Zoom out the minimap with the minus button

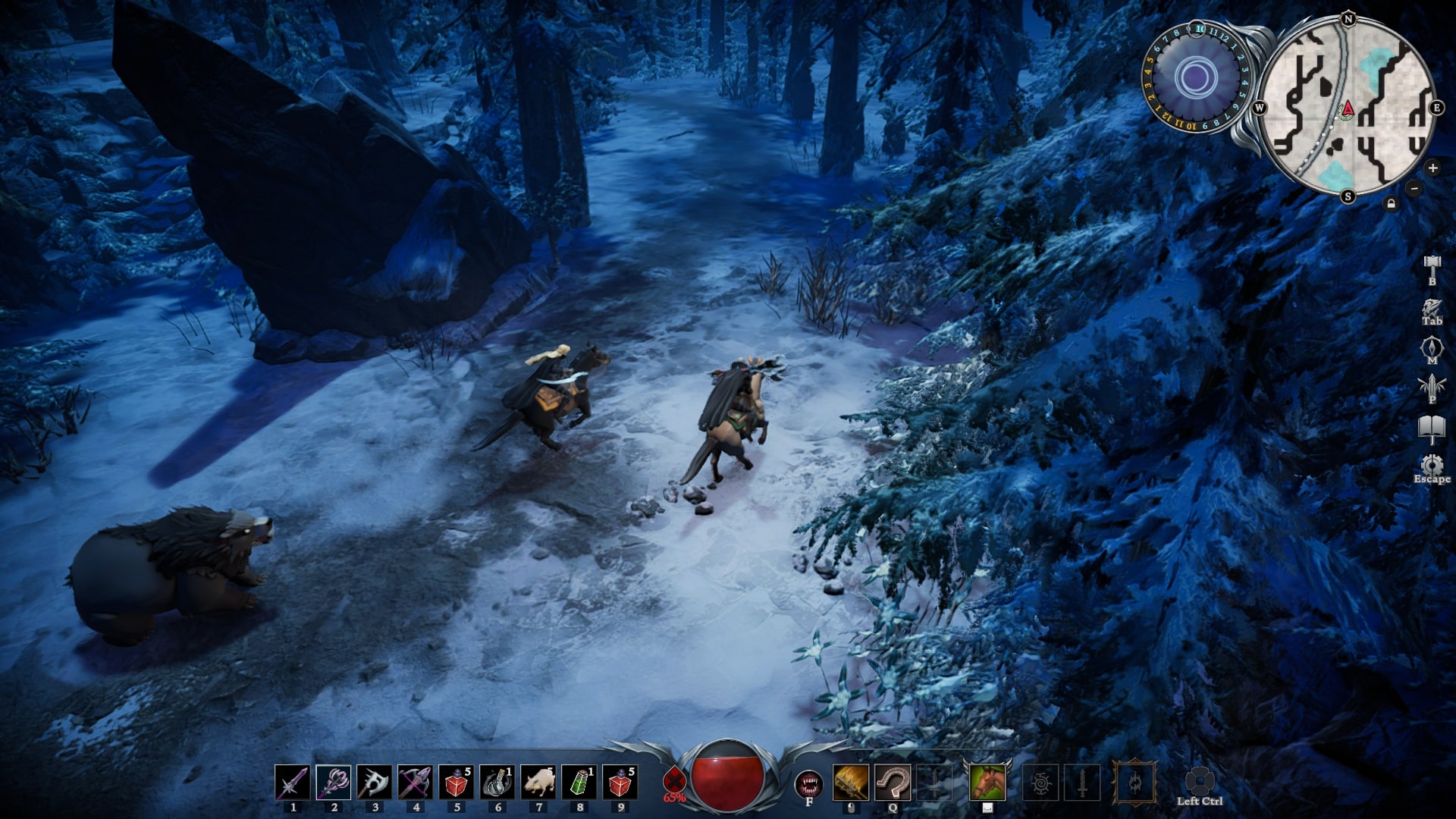(1414, 187)
